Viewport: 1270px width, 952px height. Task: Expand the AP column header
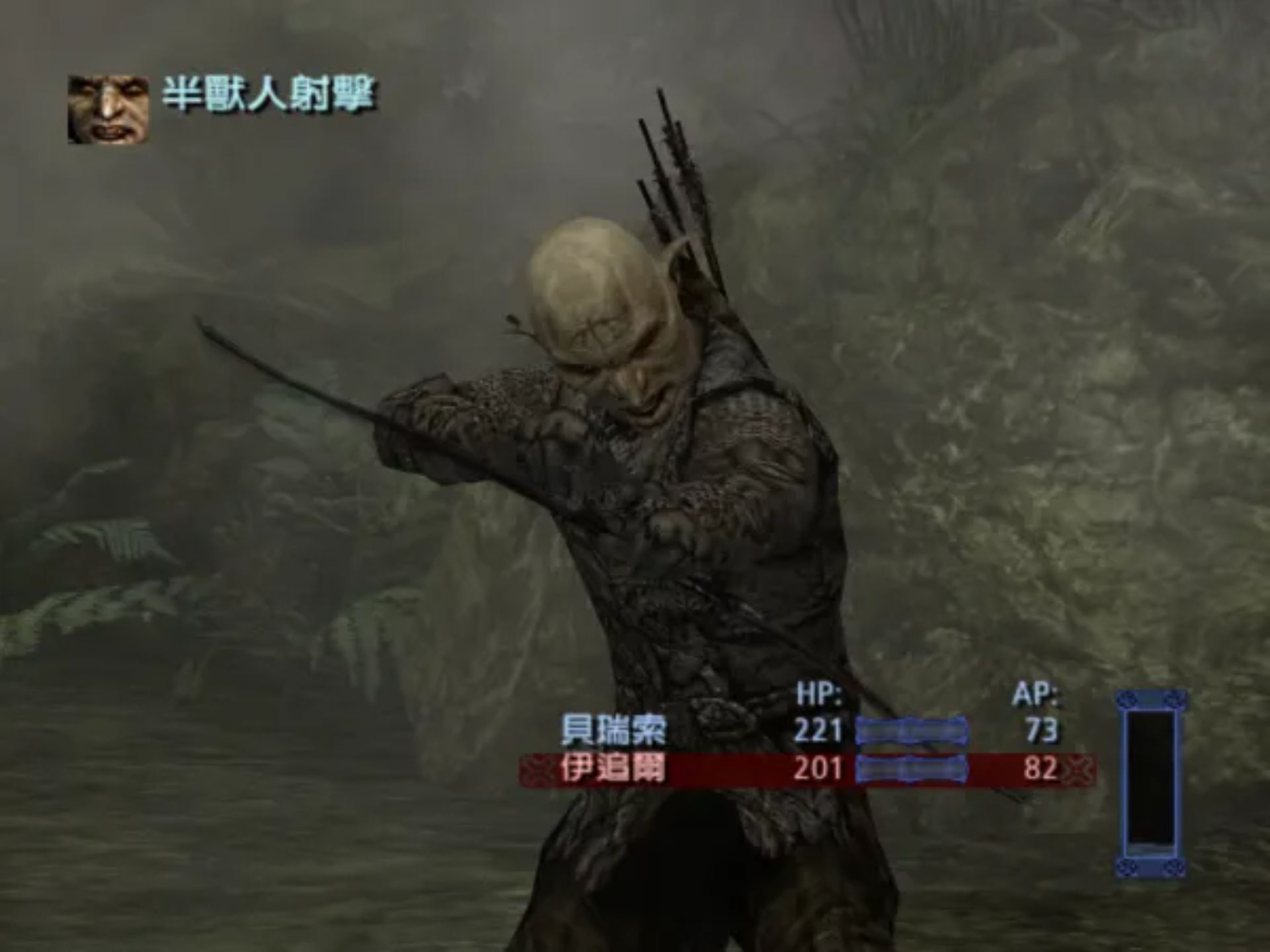click(1038, 694)
